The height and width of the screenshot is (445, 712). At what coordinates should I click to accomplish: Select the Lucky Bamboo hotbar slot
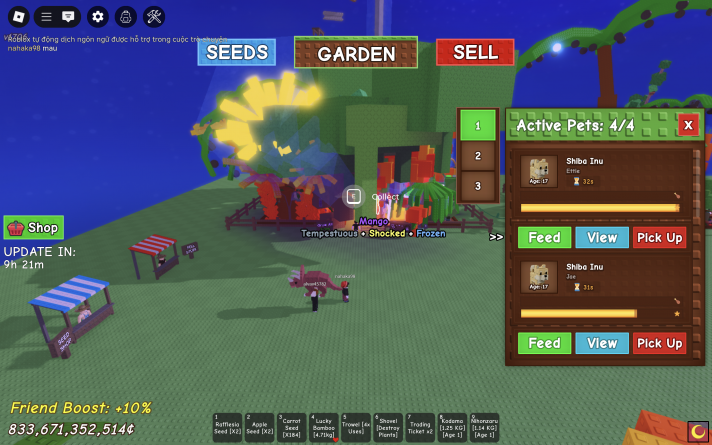click(324, 428)
